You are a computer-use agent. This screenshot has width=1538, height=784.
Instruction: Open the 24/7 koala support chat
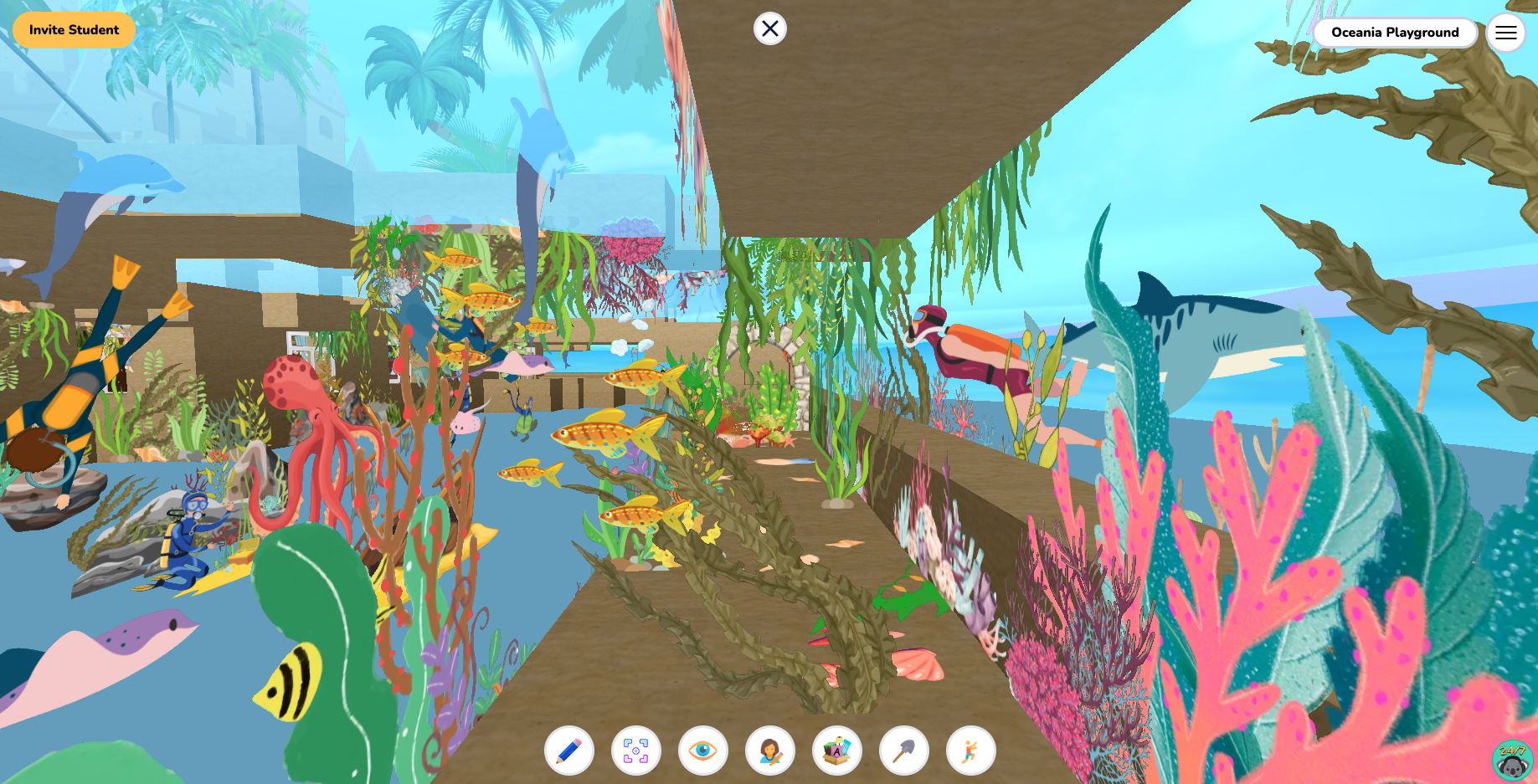tap(1511, 759)
